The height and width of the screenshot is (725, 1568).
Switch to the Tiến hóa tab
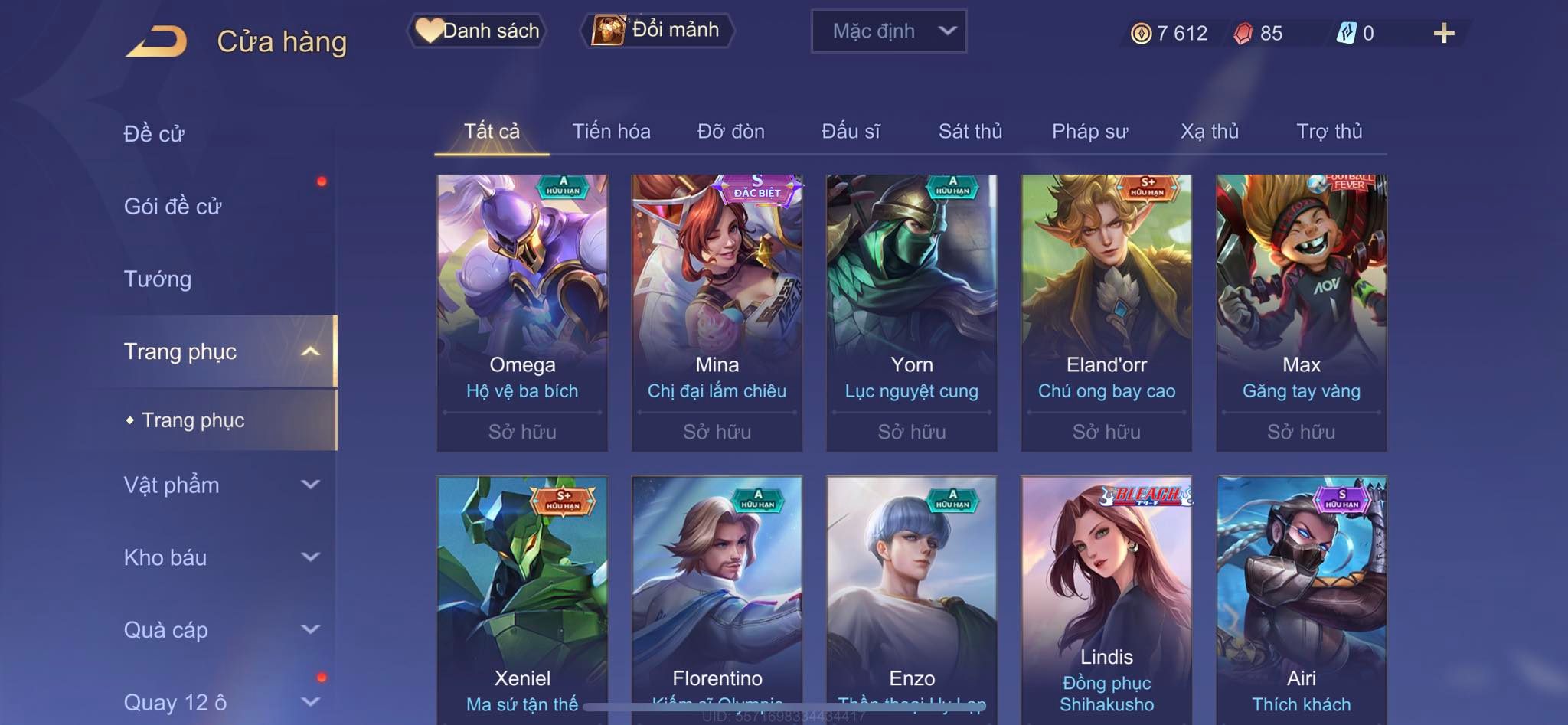[611, 132]
